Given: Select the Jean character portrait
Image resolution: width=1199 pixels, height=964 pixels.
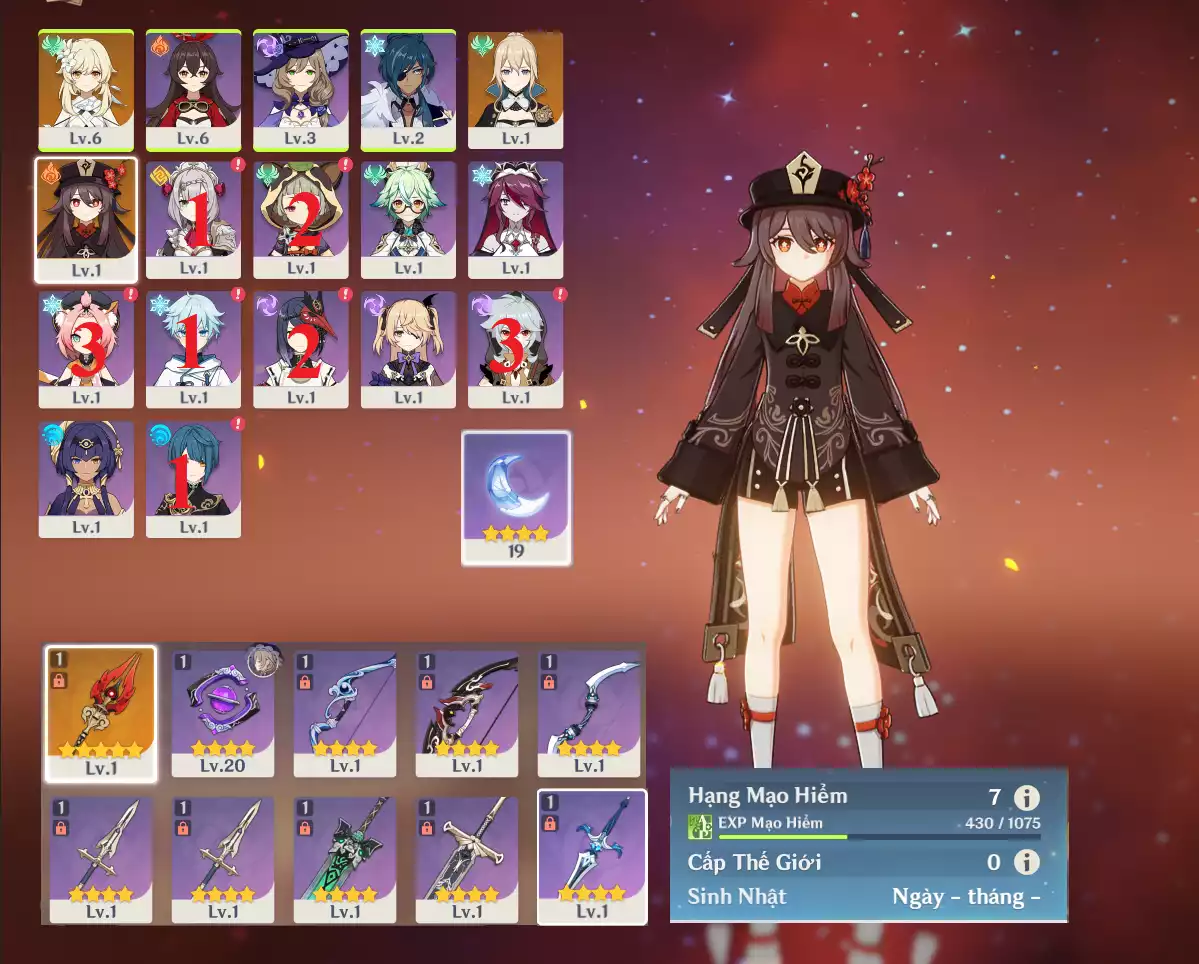Looking at the screenshot, I should tap(515, 90).
